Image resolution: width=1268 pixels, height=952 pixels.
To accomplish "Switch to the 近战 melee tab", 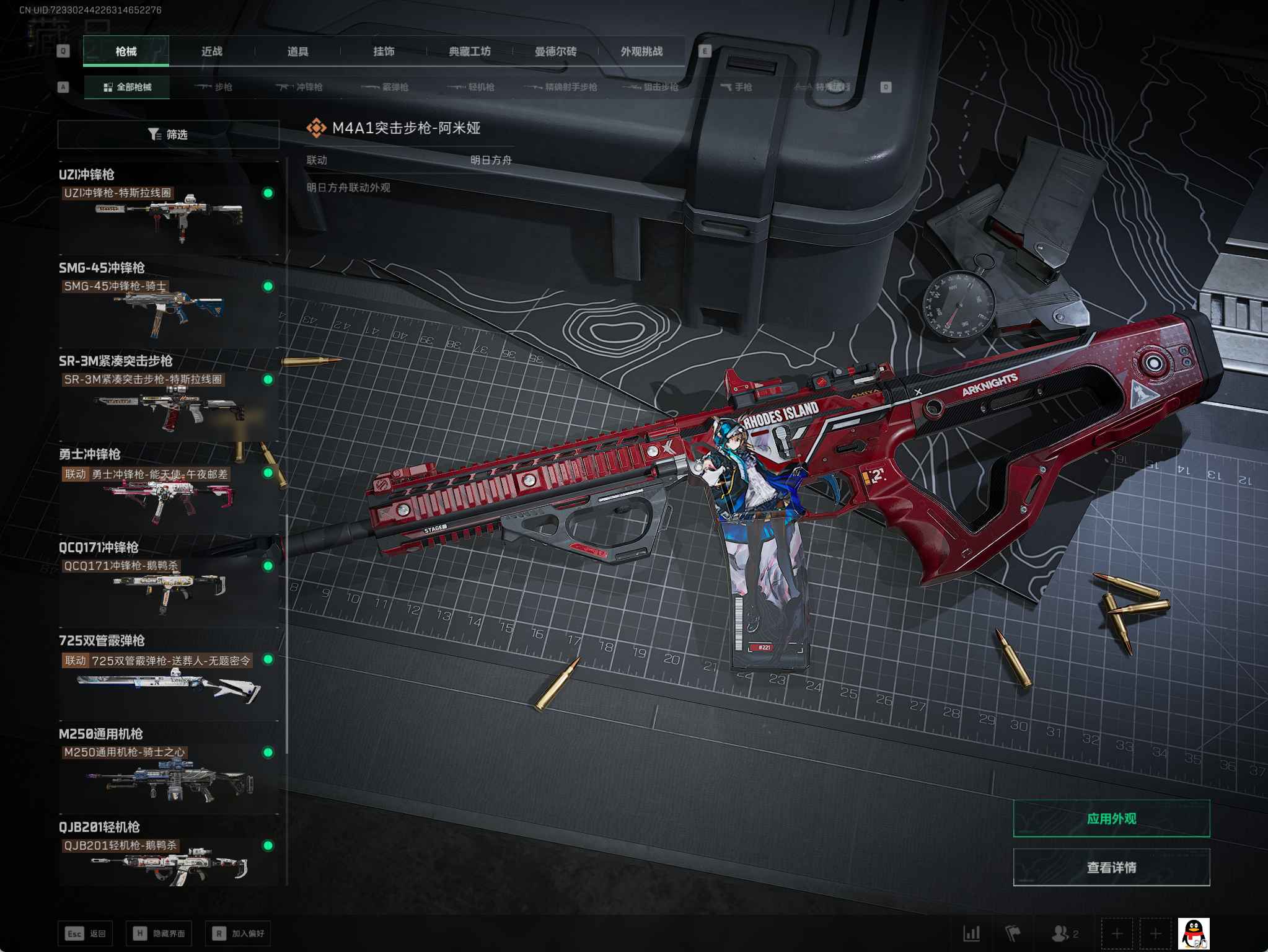I will click(x=211, y=51).
